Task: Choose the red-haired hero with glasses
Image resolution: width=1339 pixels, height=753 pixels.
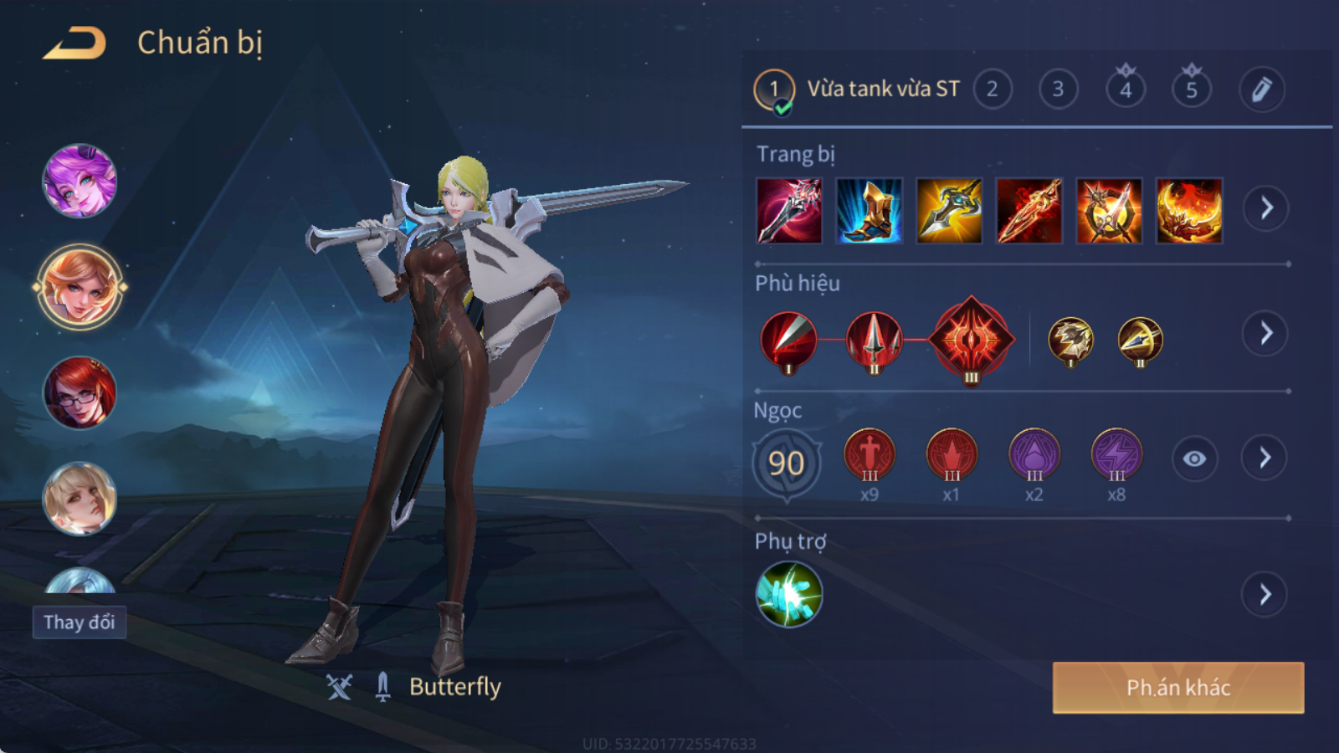Action: click(x=80, y=393)
